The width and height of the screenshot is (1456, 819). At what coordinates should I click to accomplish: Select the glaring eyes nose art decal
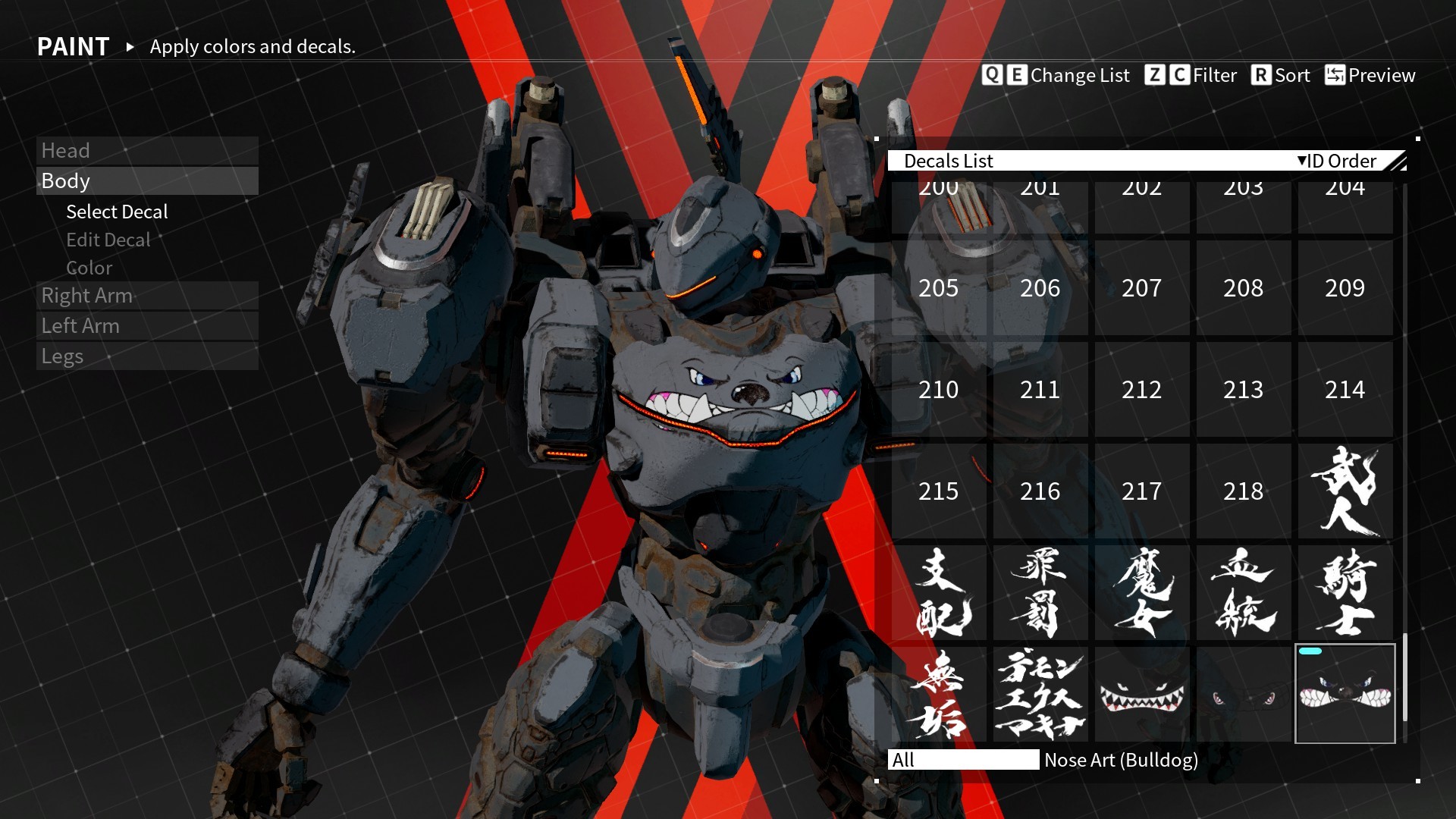point(1243,694)
